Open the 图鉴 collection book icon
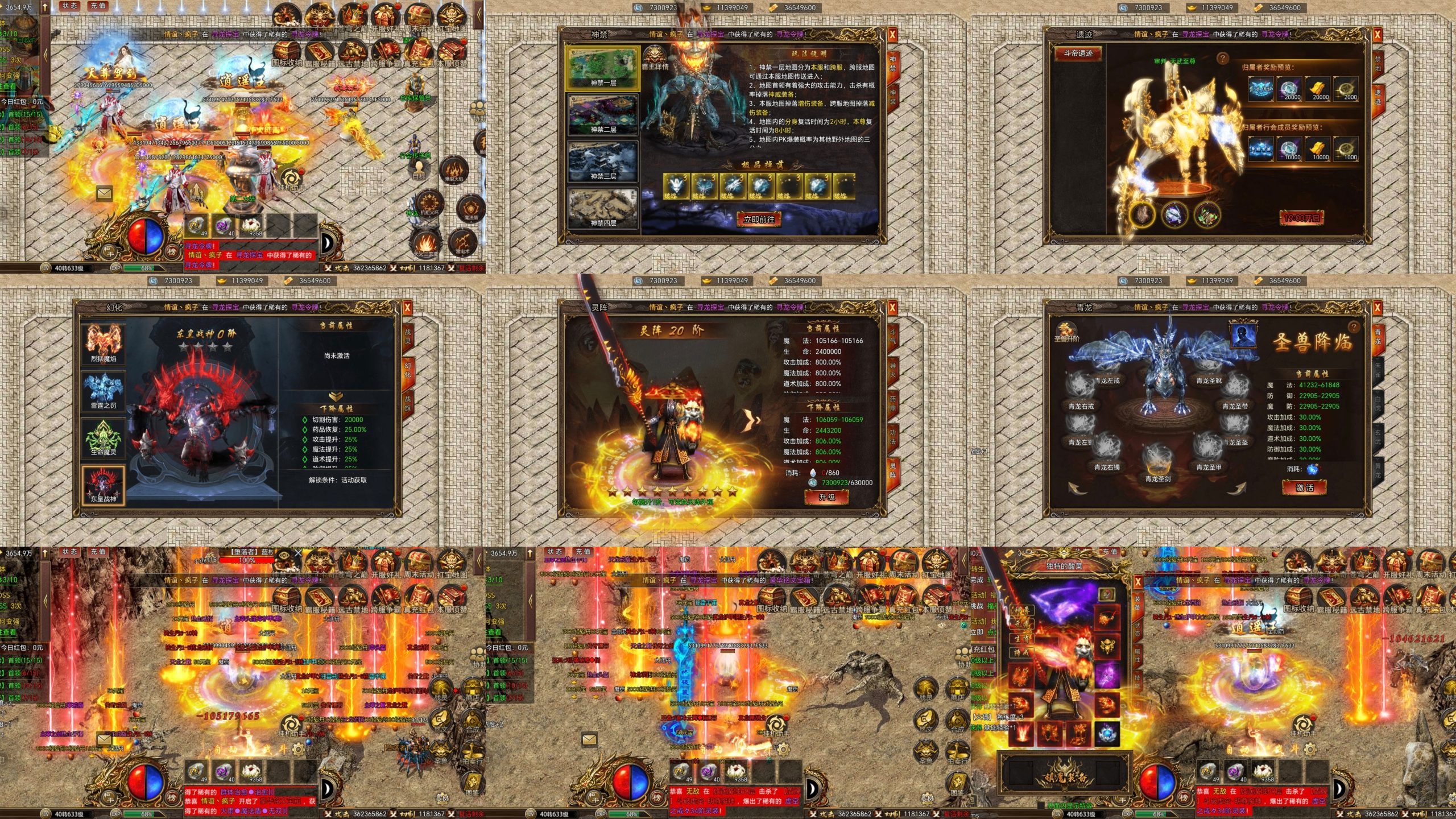 [473, 783]
